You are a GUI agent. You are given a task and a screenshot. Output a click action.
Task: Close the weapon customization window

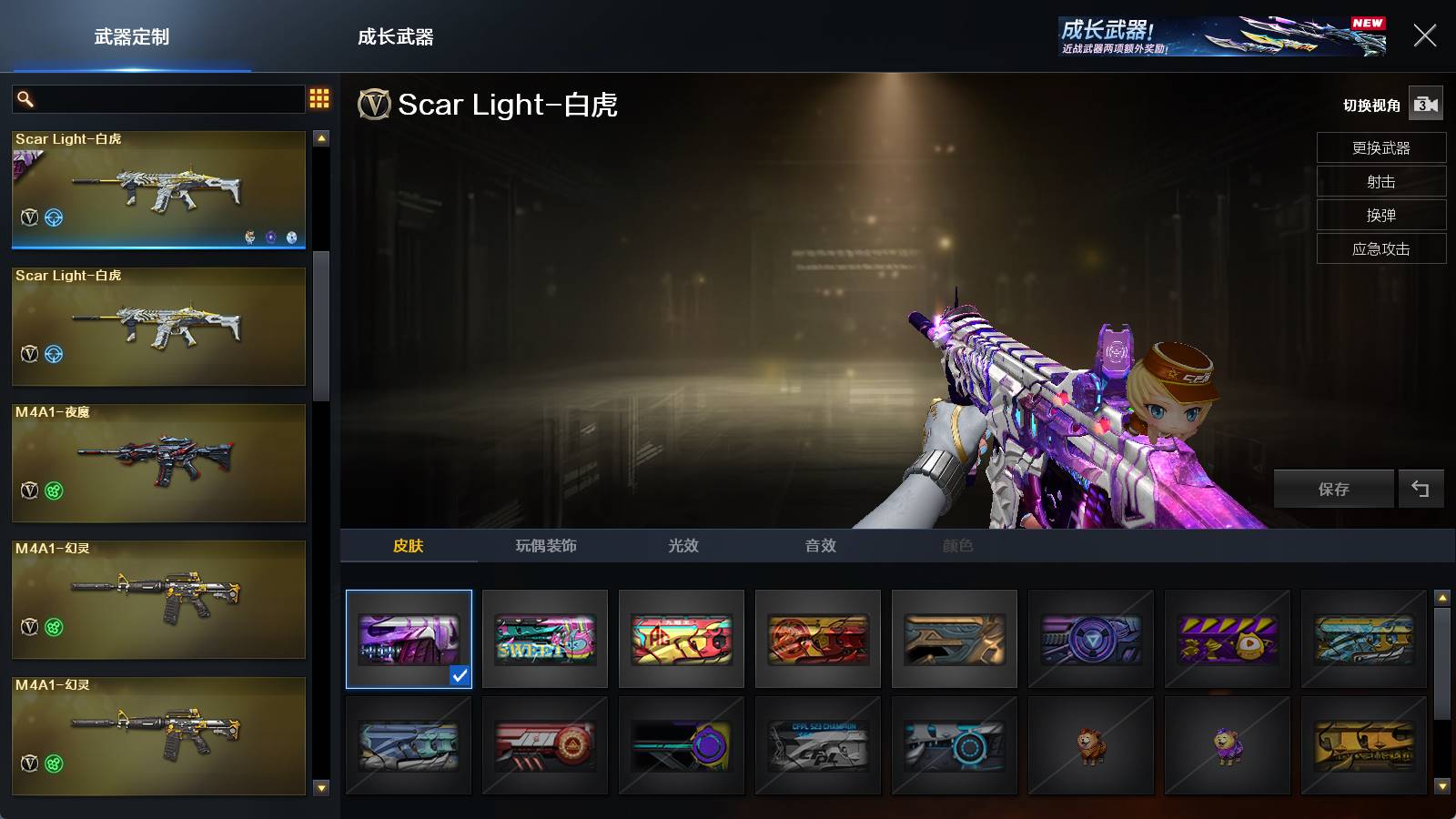coord(1424,35)
